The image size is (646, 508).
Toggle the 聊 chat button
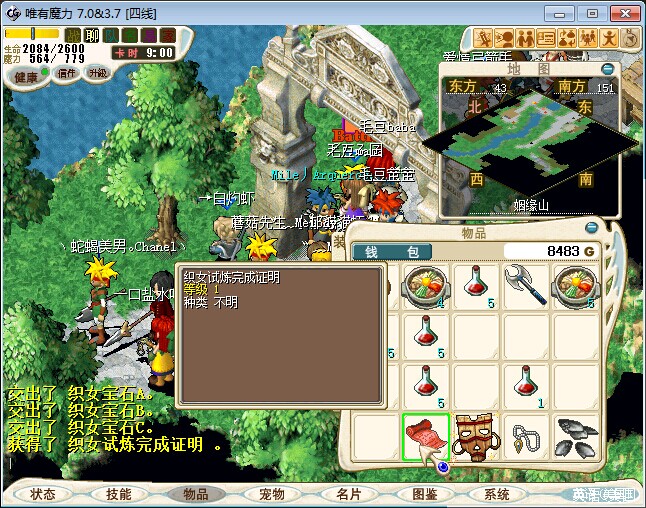[91, 35]
